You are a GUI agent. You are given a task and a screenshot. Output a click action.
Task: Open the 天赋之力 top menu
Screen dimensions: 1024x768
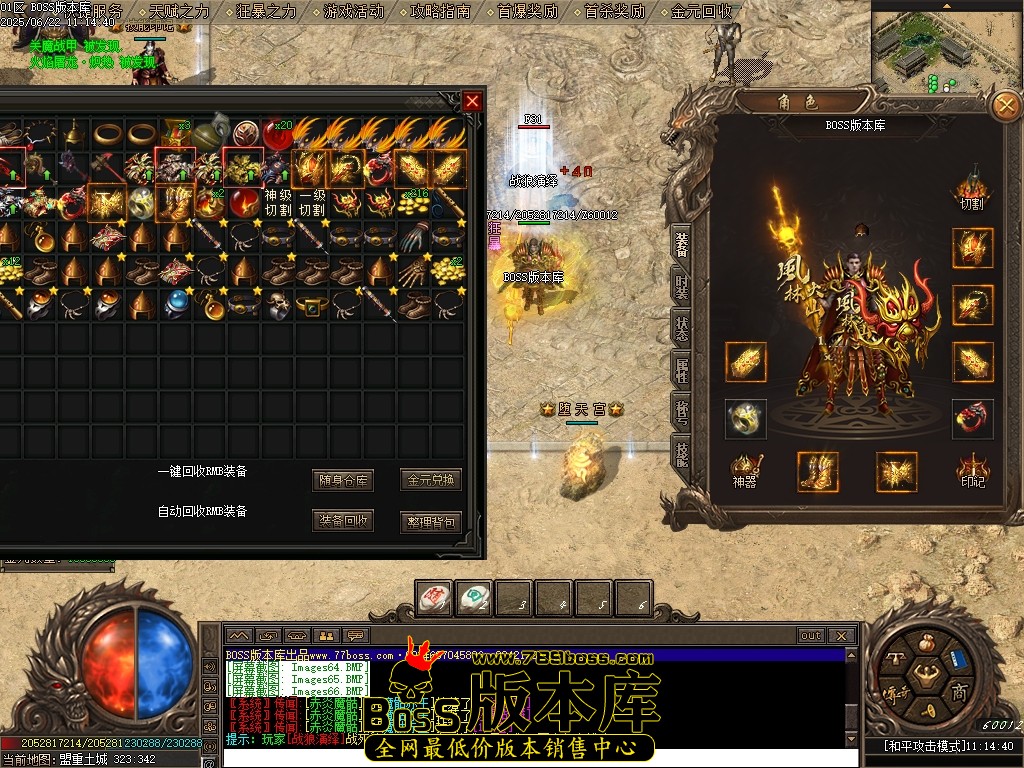179,12
